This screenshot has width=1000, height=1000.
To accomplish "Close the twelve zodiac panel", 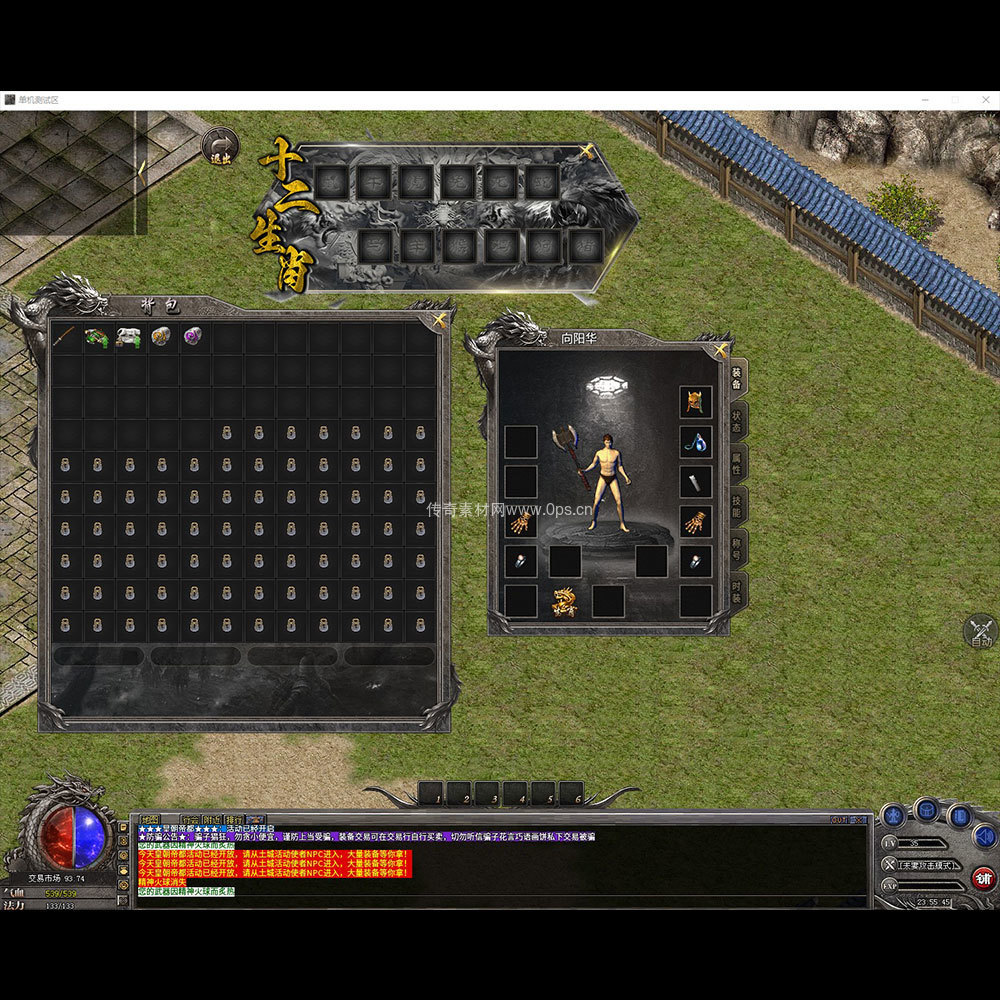I will click(x=587, y=152).
